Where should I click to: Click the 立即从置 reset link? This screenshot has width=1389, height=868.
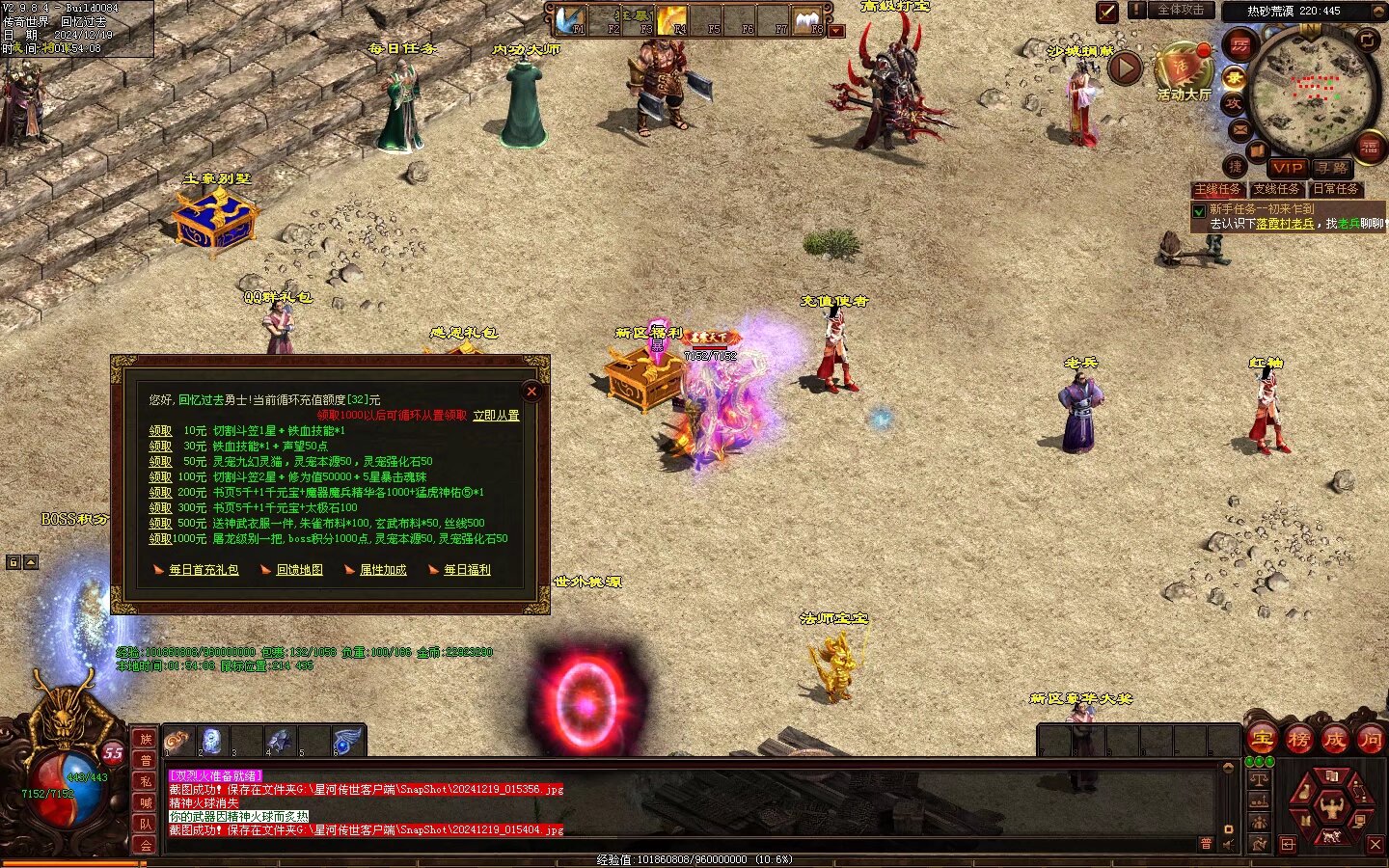tap(496, 416)
